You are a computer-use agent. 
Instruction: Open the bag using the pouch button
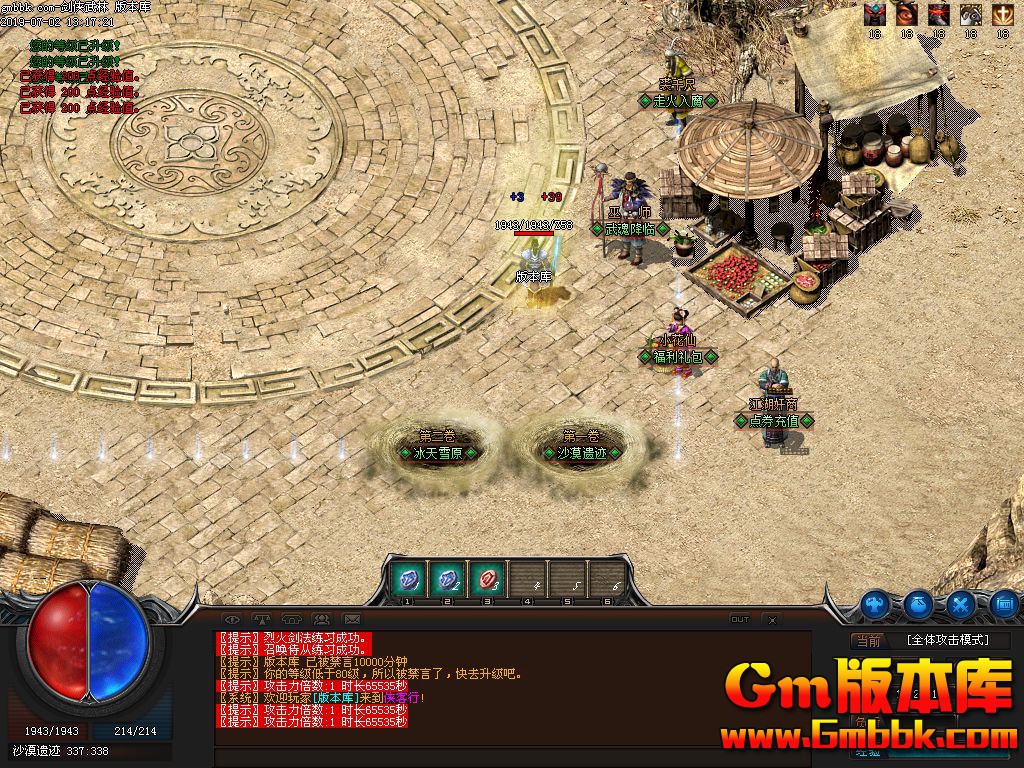tap(919, 603)
